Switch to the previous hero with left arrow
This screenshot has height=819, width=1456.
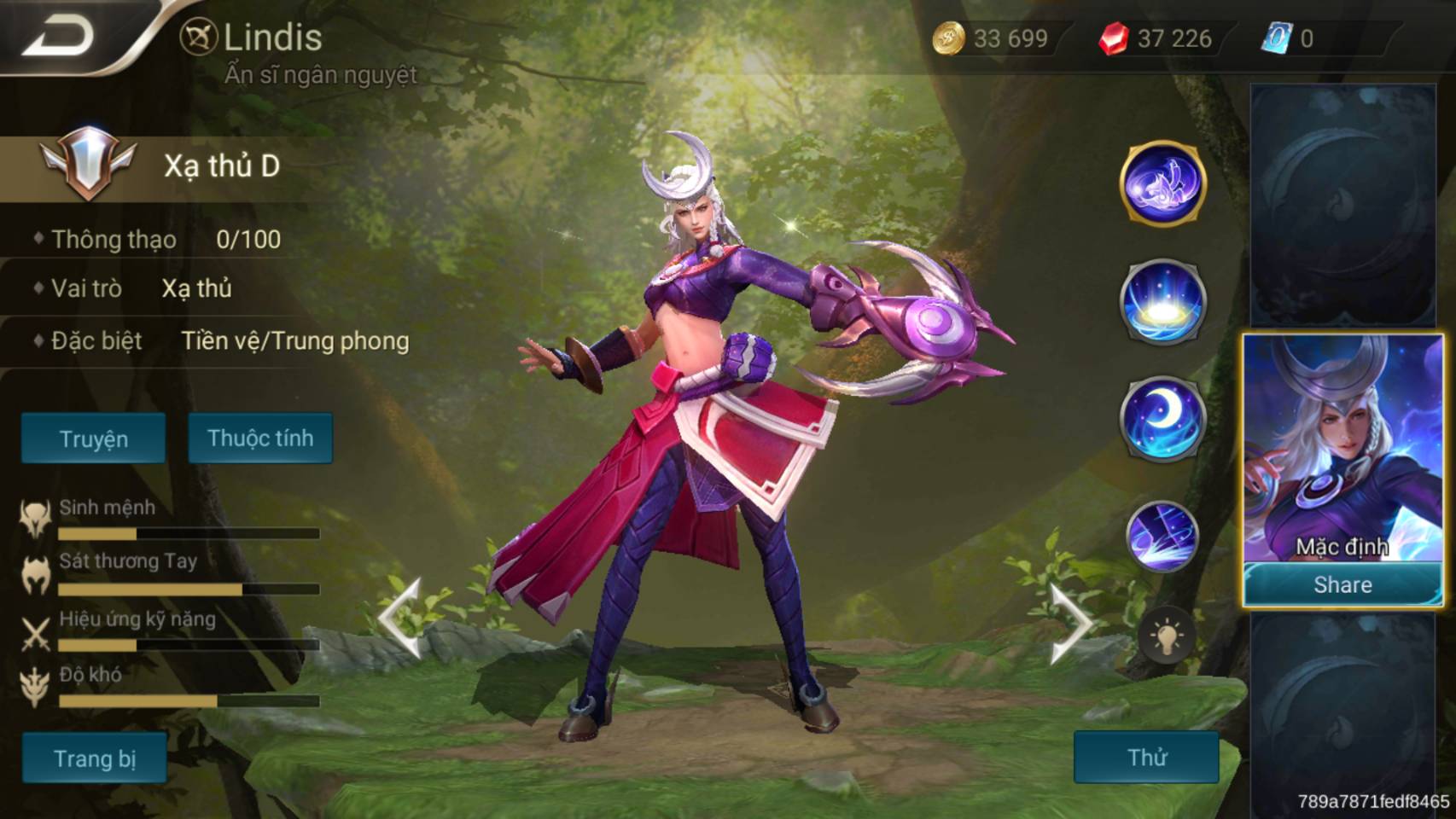(x=400, y=619)
